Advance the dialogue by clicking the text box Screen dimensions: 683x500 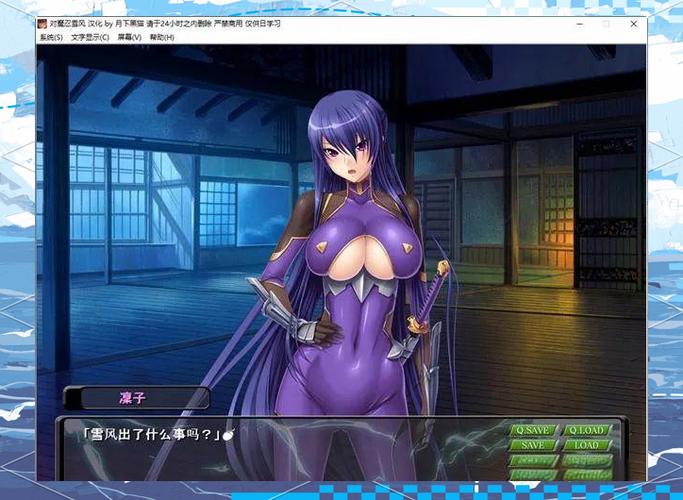click(x=280, y=445)
